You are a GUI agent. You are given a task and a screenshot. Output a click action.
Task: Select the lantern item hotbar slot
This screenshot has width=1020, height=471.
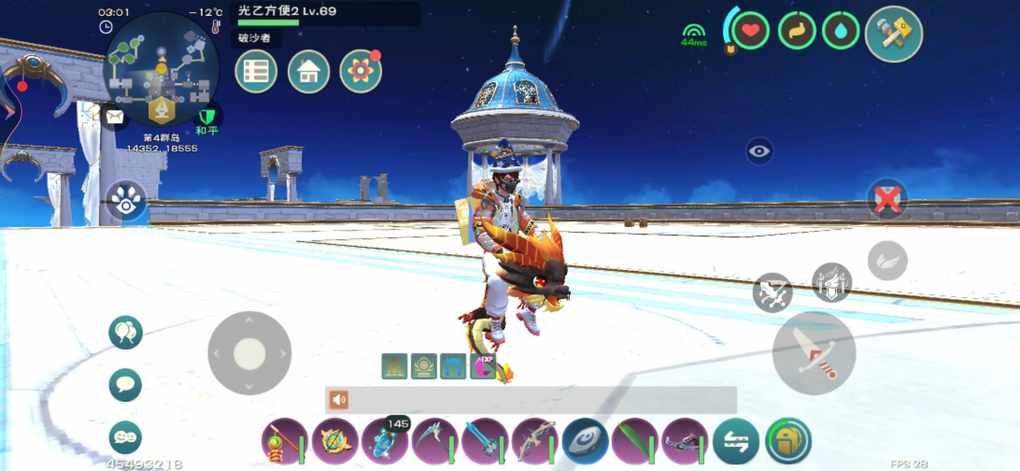click(284, 441)
